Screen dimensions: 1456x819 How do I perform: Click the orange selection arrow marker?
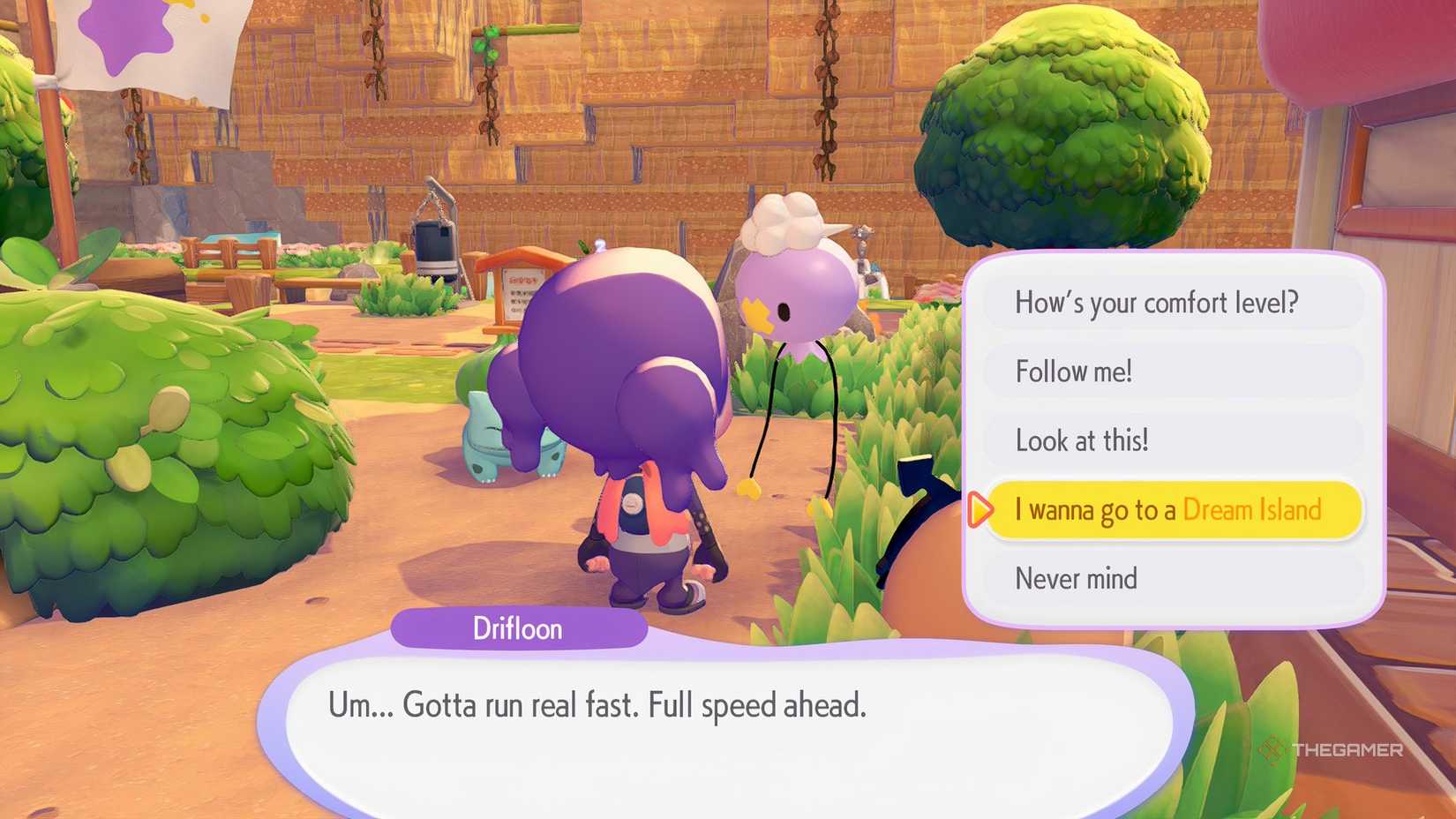(979, 509)
